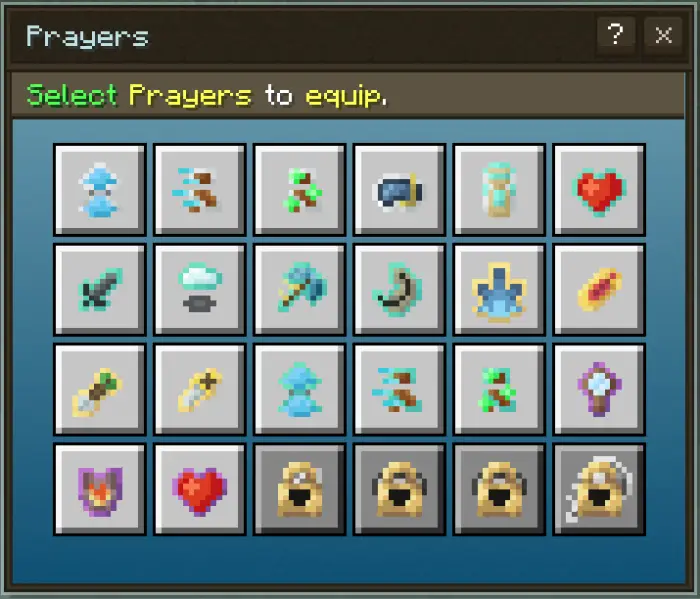Close the Prayers window
The width and height of the screenshot is (700, 599).
pyautogui.click(x=663, y=36)
